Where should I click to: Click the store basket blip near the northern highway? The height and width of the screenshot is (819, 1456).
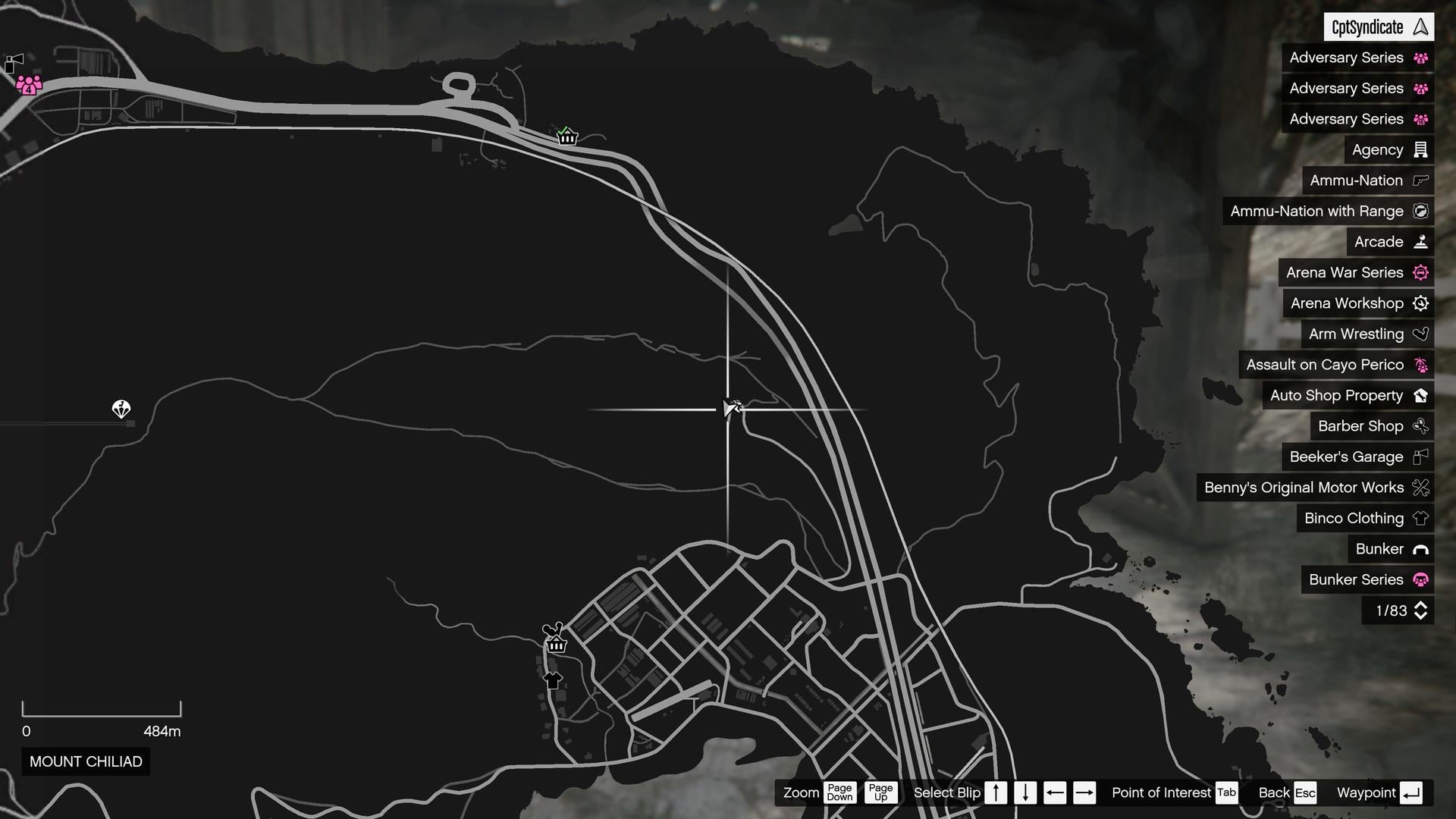click(566, 137)
